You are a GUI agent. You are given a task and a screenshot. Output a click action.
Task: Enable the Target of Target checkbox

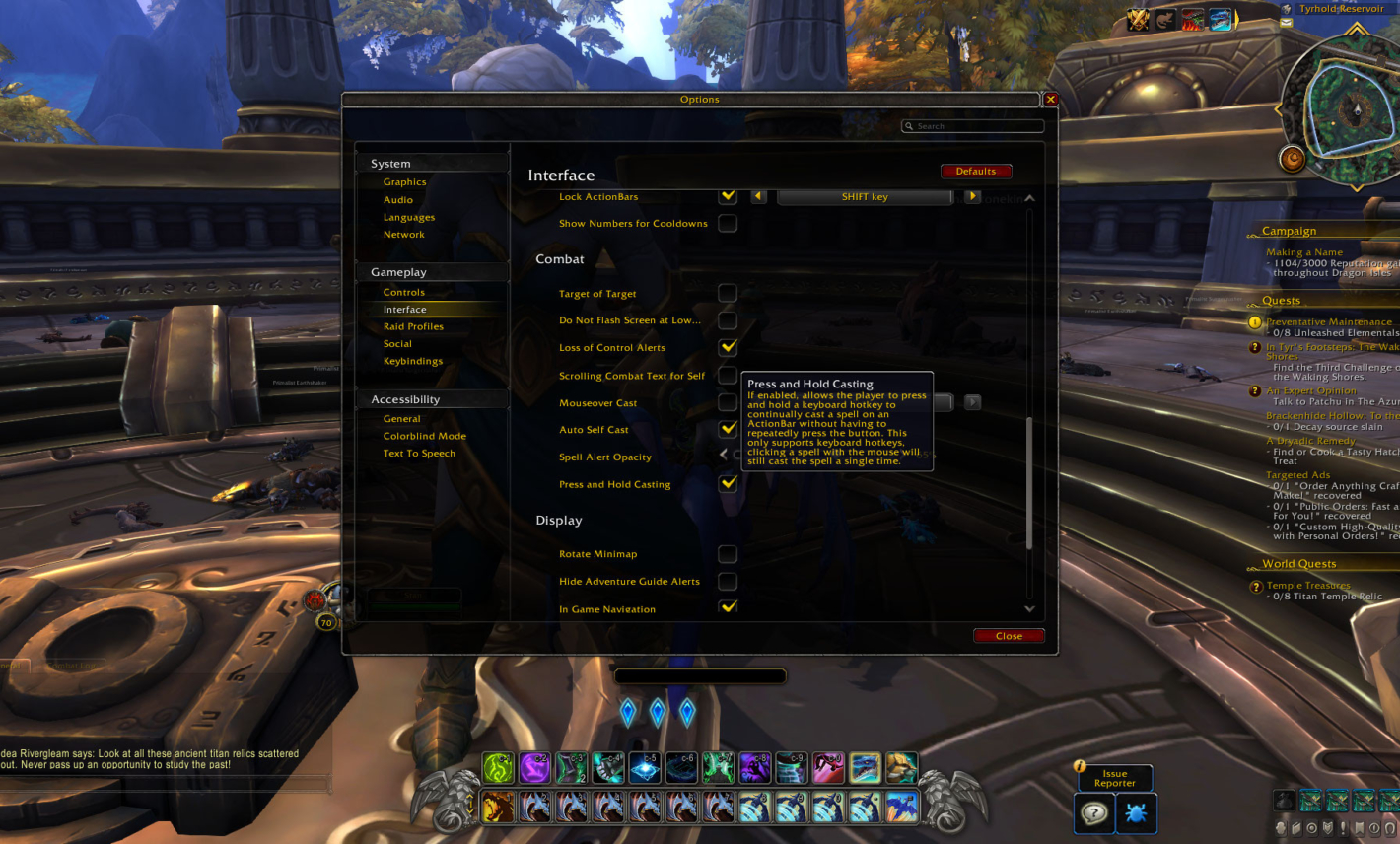tap(728, 293)
